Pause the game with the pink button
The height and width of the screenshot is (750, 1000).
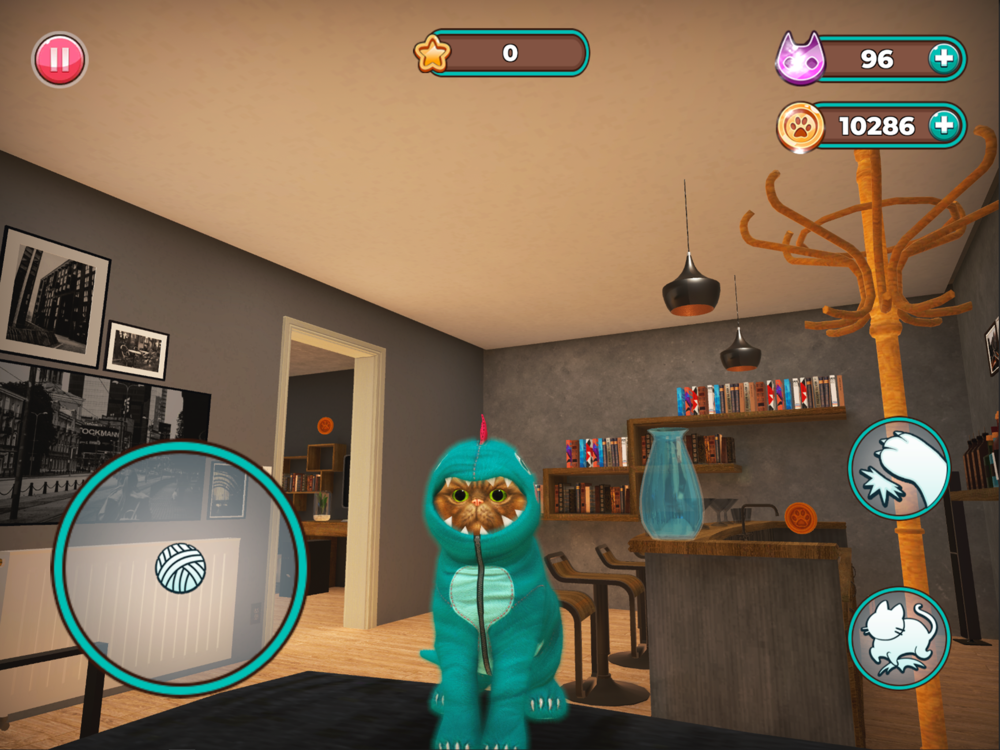60,60
